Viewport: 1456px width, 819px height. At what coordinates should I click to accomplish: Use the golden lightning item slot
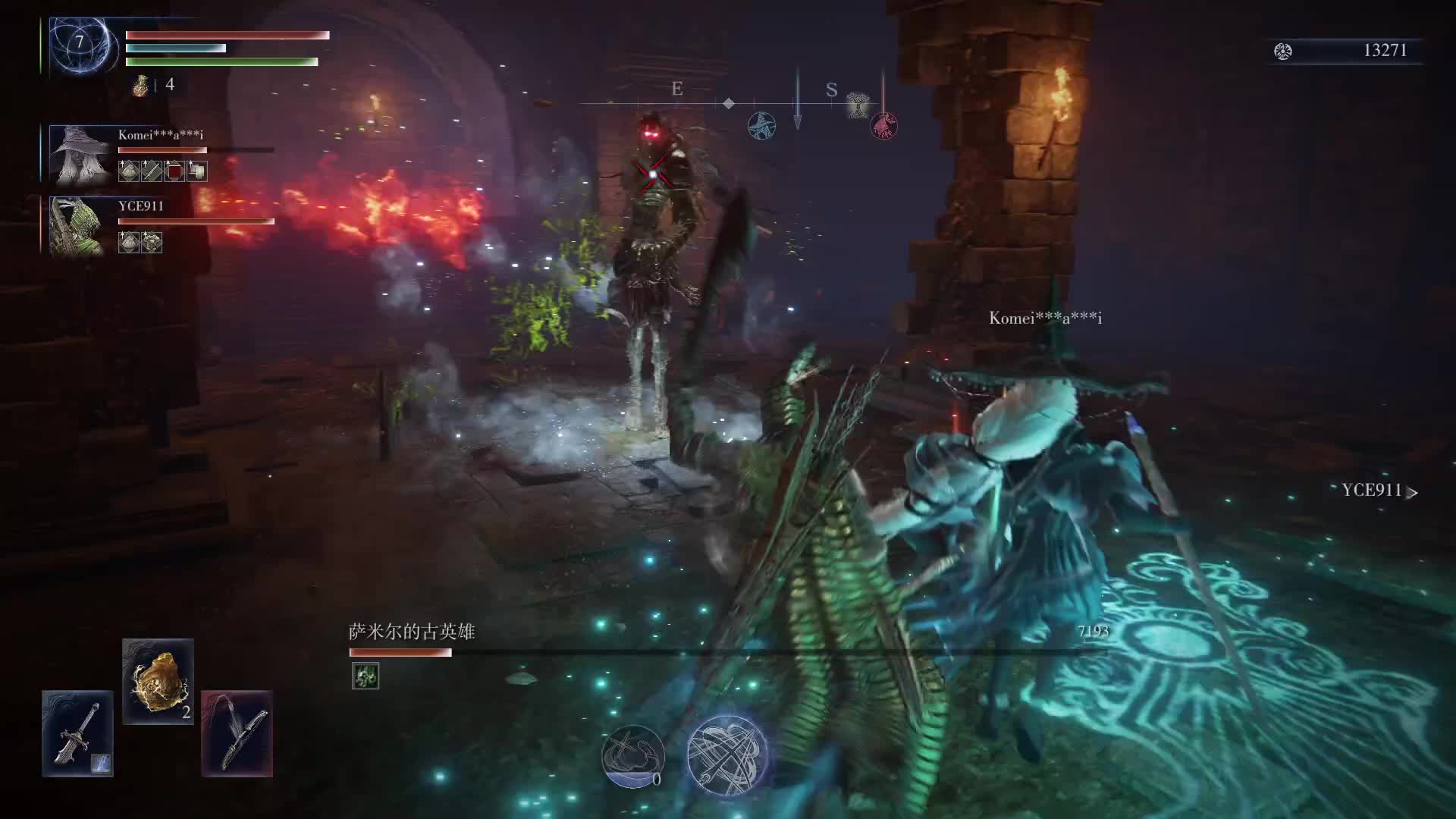[158, 680]
